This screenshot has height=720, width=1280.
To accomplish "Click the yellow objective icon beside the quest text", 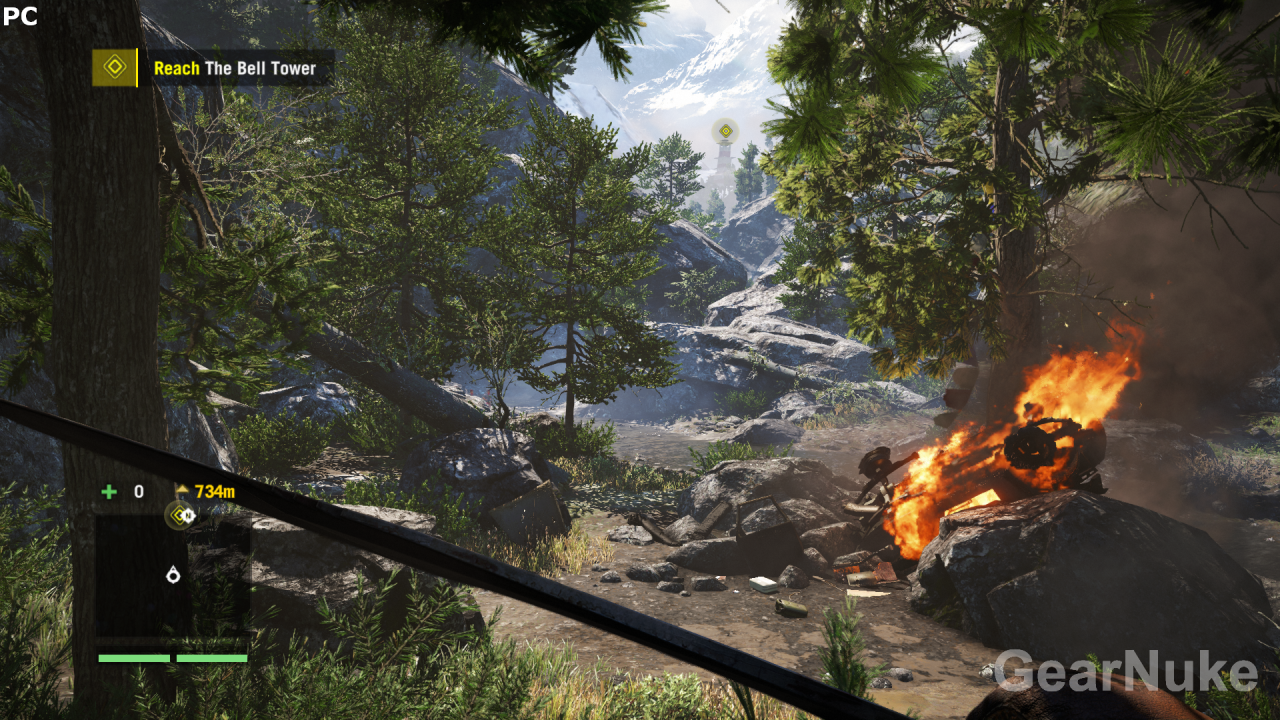I will [114, 68].
